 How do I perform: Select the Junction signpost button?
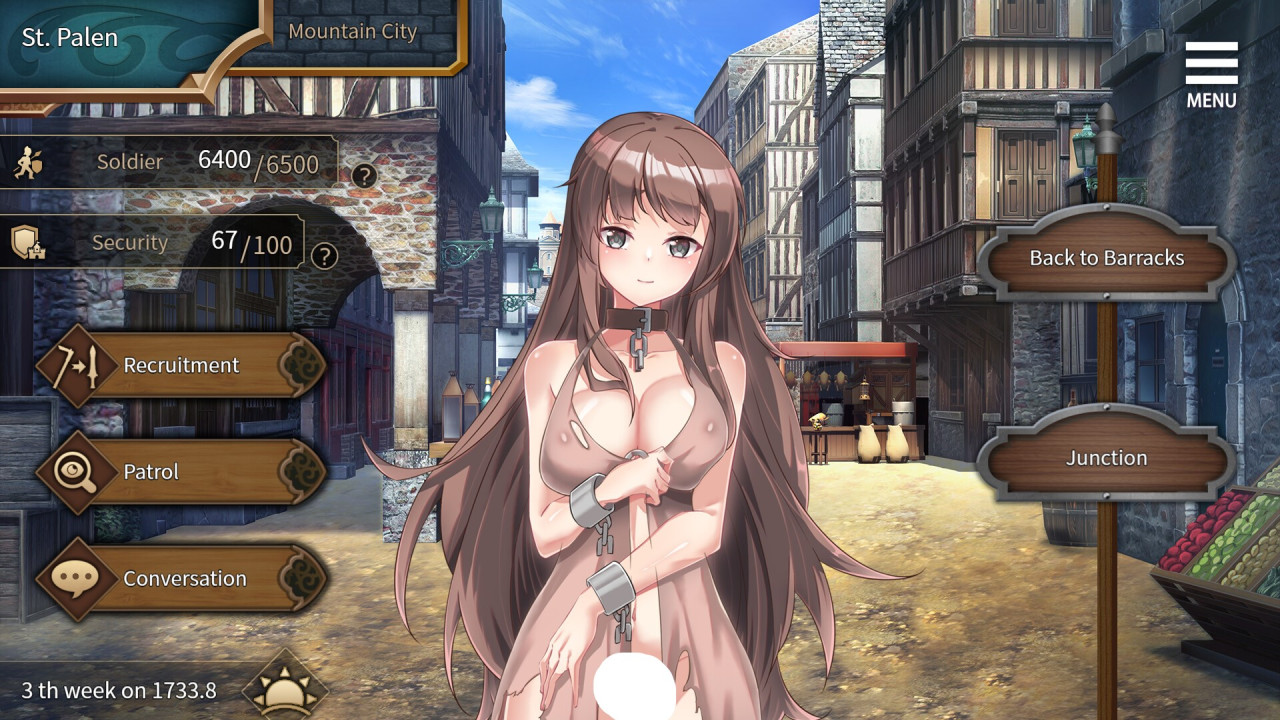1105,458
